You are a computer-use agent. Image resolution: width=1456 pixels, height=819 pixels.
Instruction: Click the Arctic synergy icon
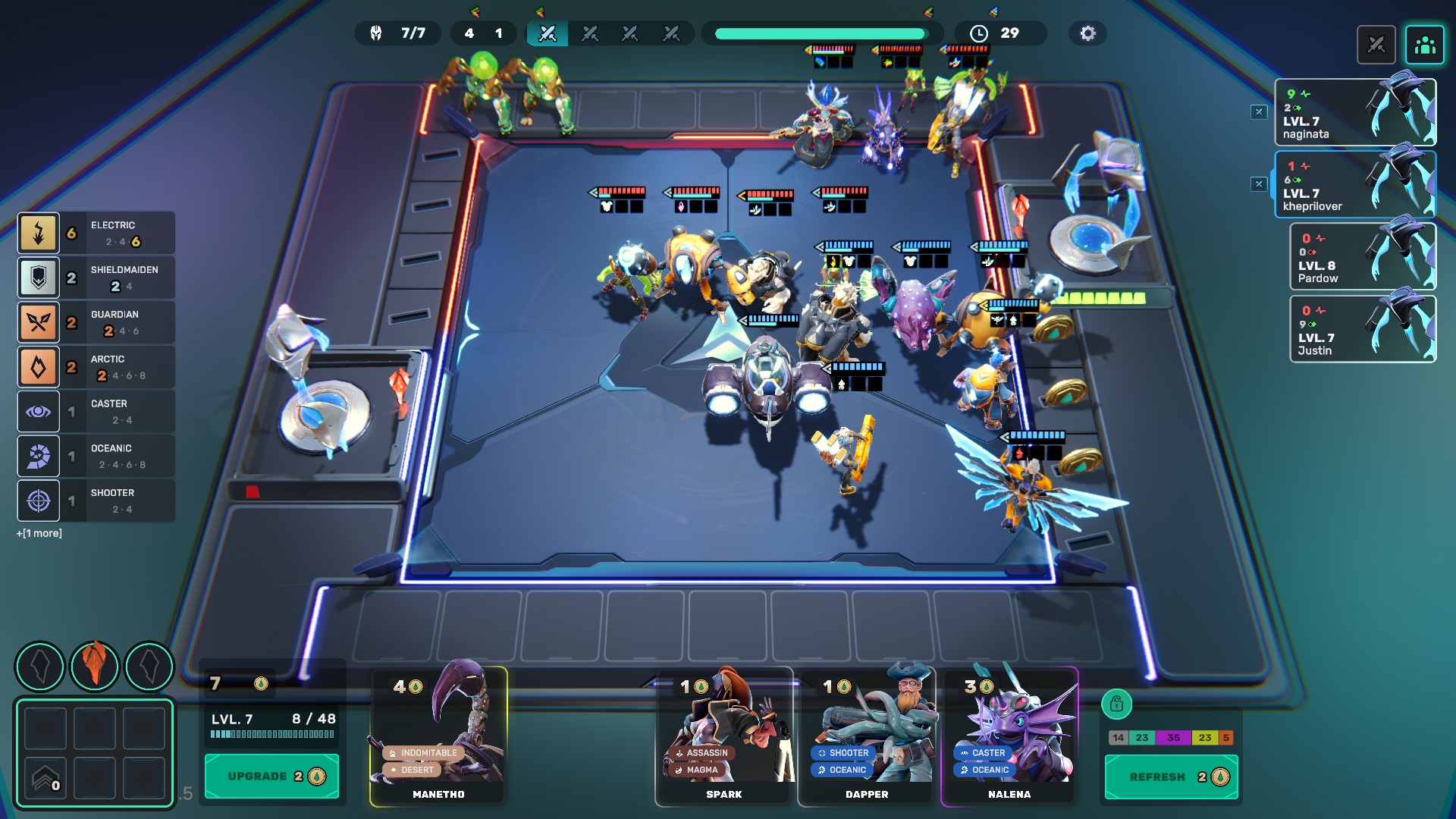point(39,366)
